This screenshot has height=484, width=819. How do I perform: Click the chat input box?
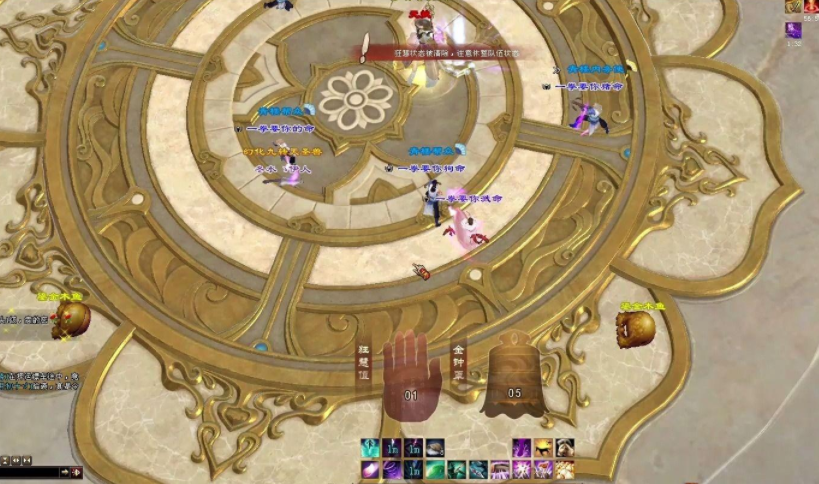[x=29, y=472]
